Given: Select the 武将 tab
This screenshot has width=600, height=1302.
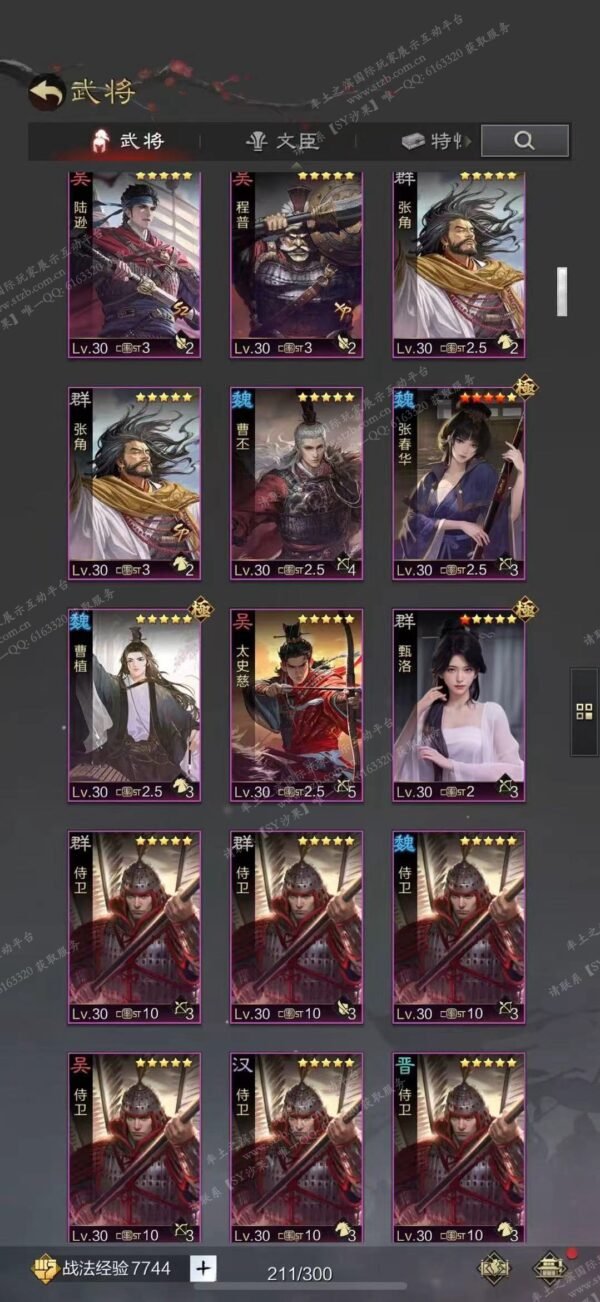Looking at the screenshot, I should coord(128,141).
